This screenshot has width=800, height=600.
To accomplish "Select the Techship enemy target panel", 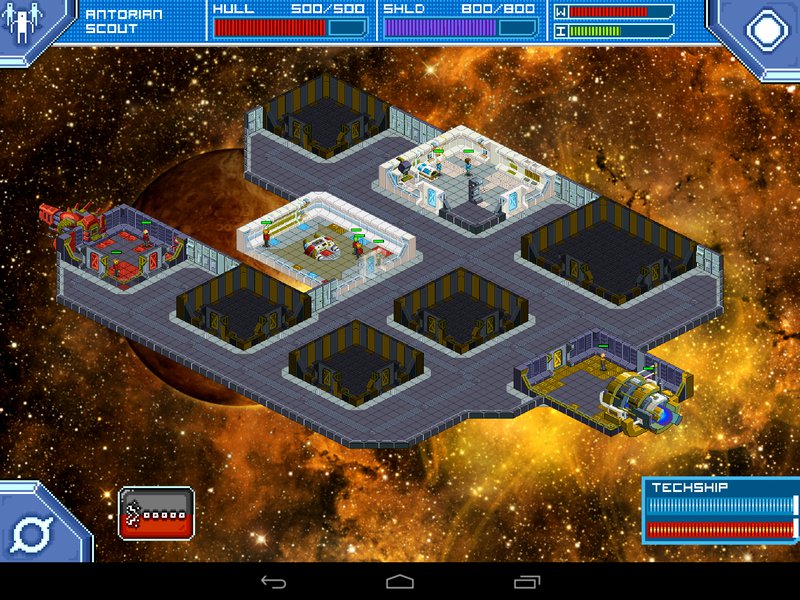I will (x=721, y=511).
